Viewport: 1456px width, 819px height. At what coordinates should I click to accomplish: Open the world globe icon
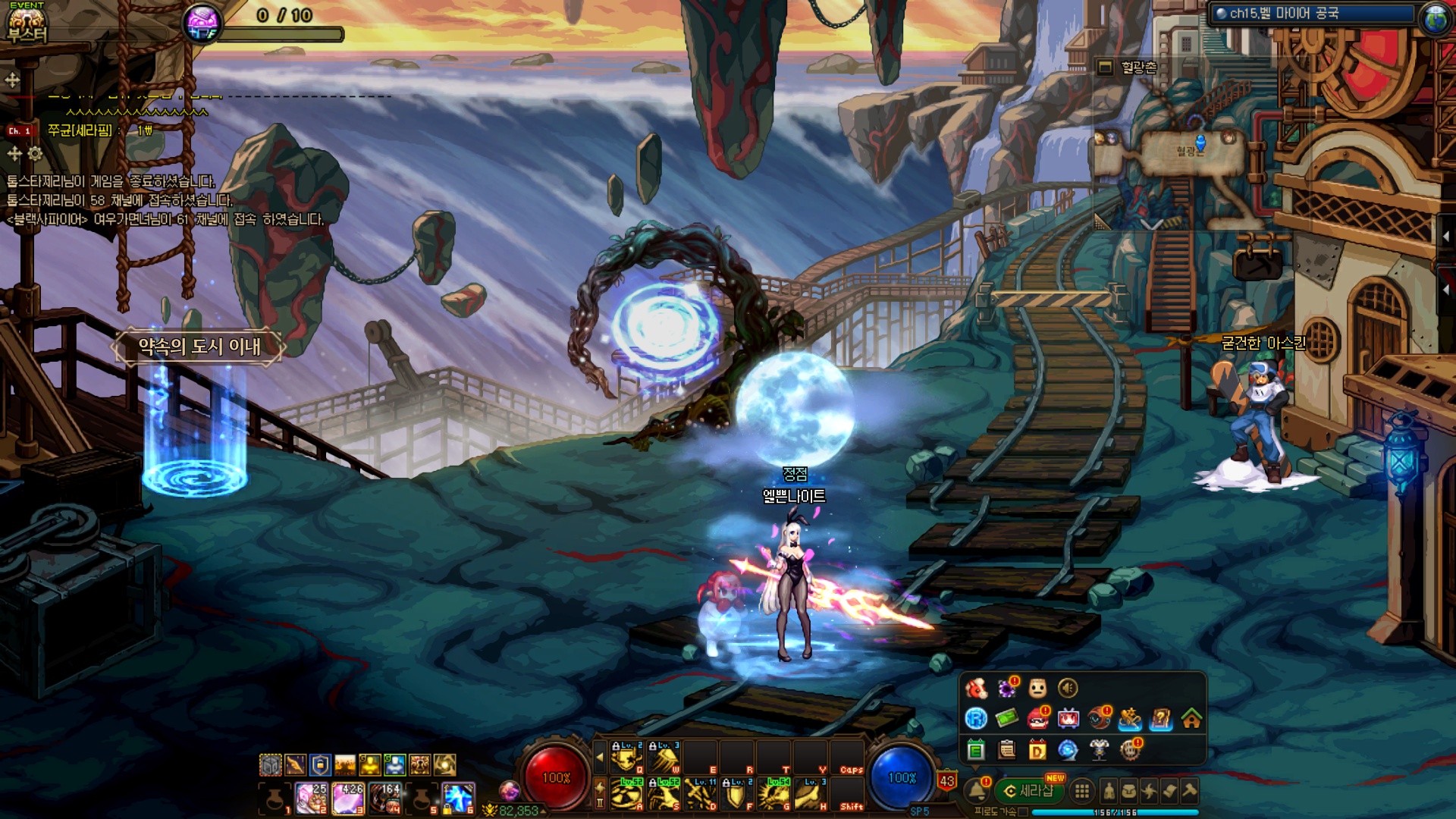pos(1435,17)
